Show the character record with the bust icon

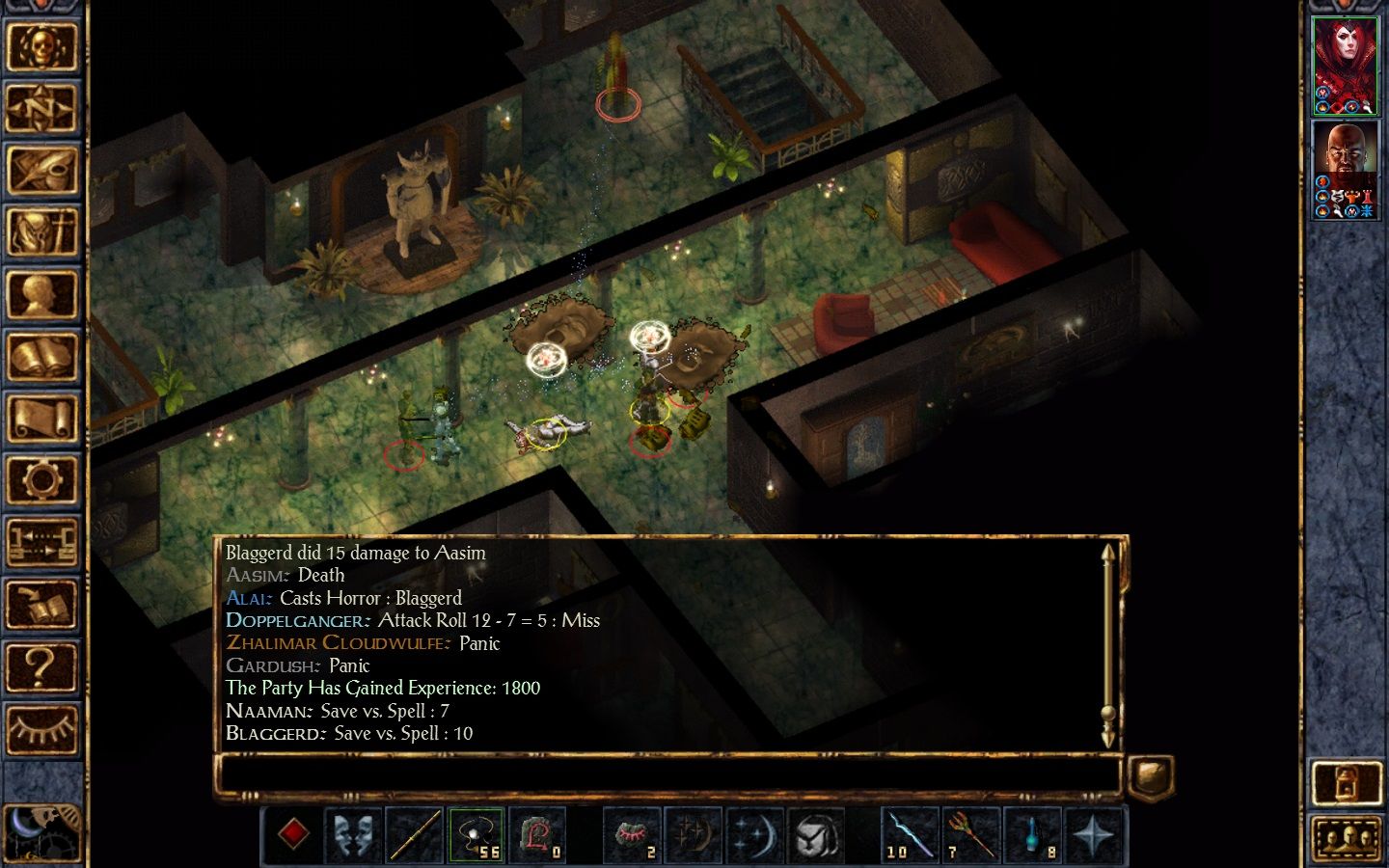point(41,294)
